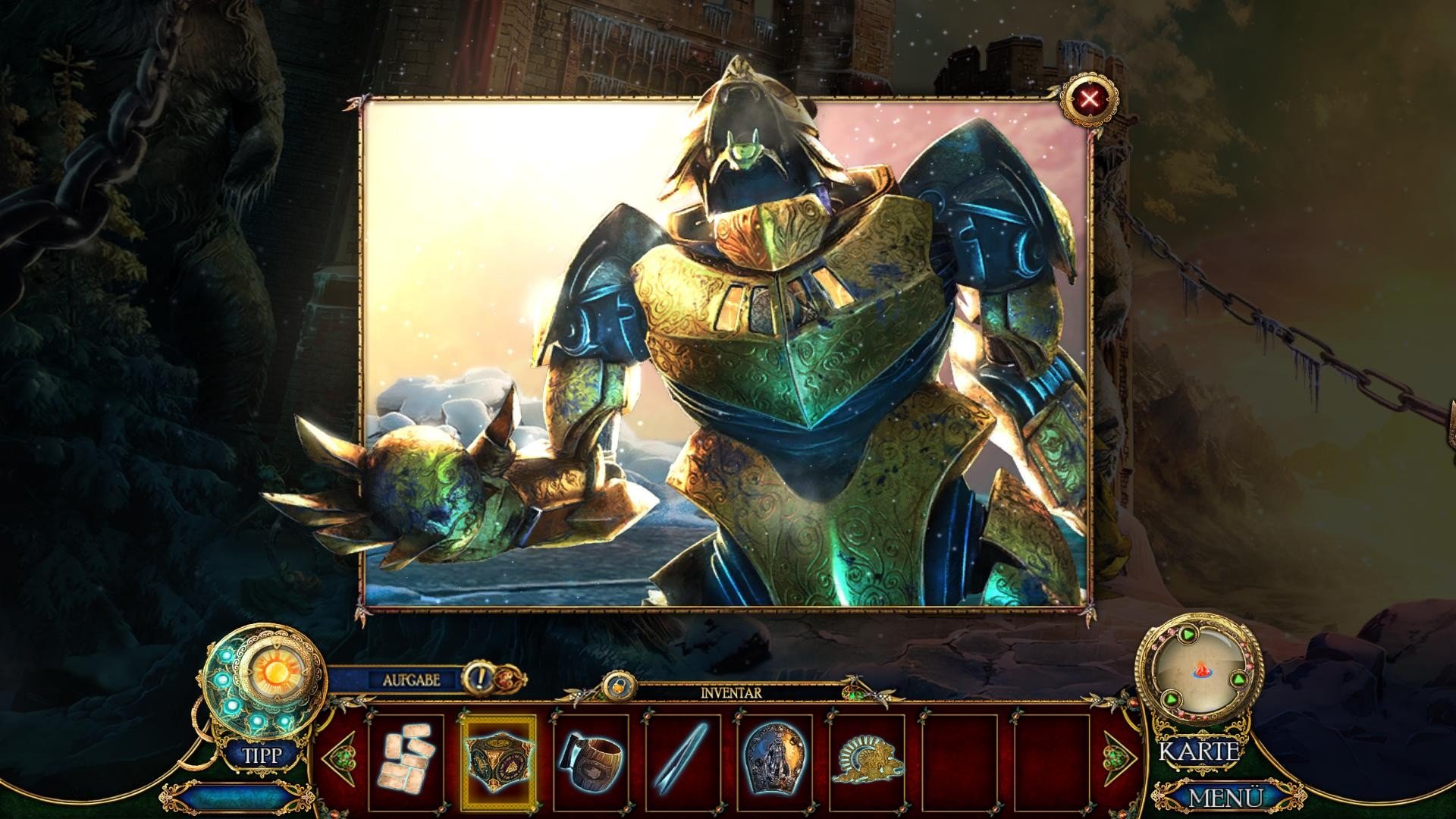Open the Karte map
The height and width of the screenshot is (819, 1456).
coord(1199,752)
